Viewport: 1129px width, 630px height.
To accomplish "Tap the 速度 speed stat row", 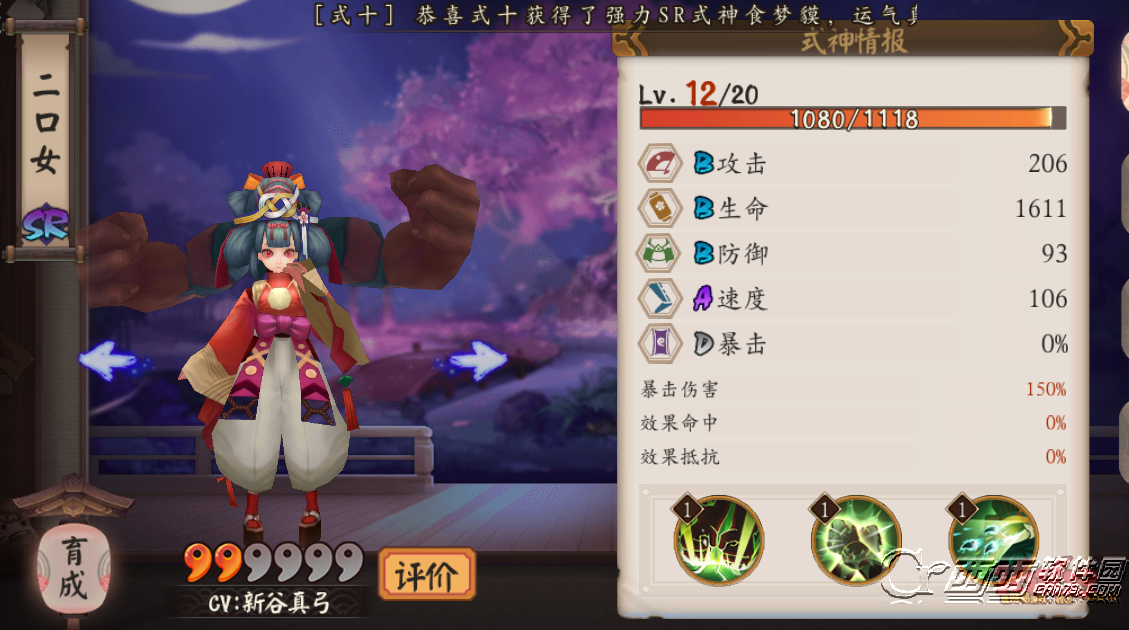I will [x=853, y=299].
